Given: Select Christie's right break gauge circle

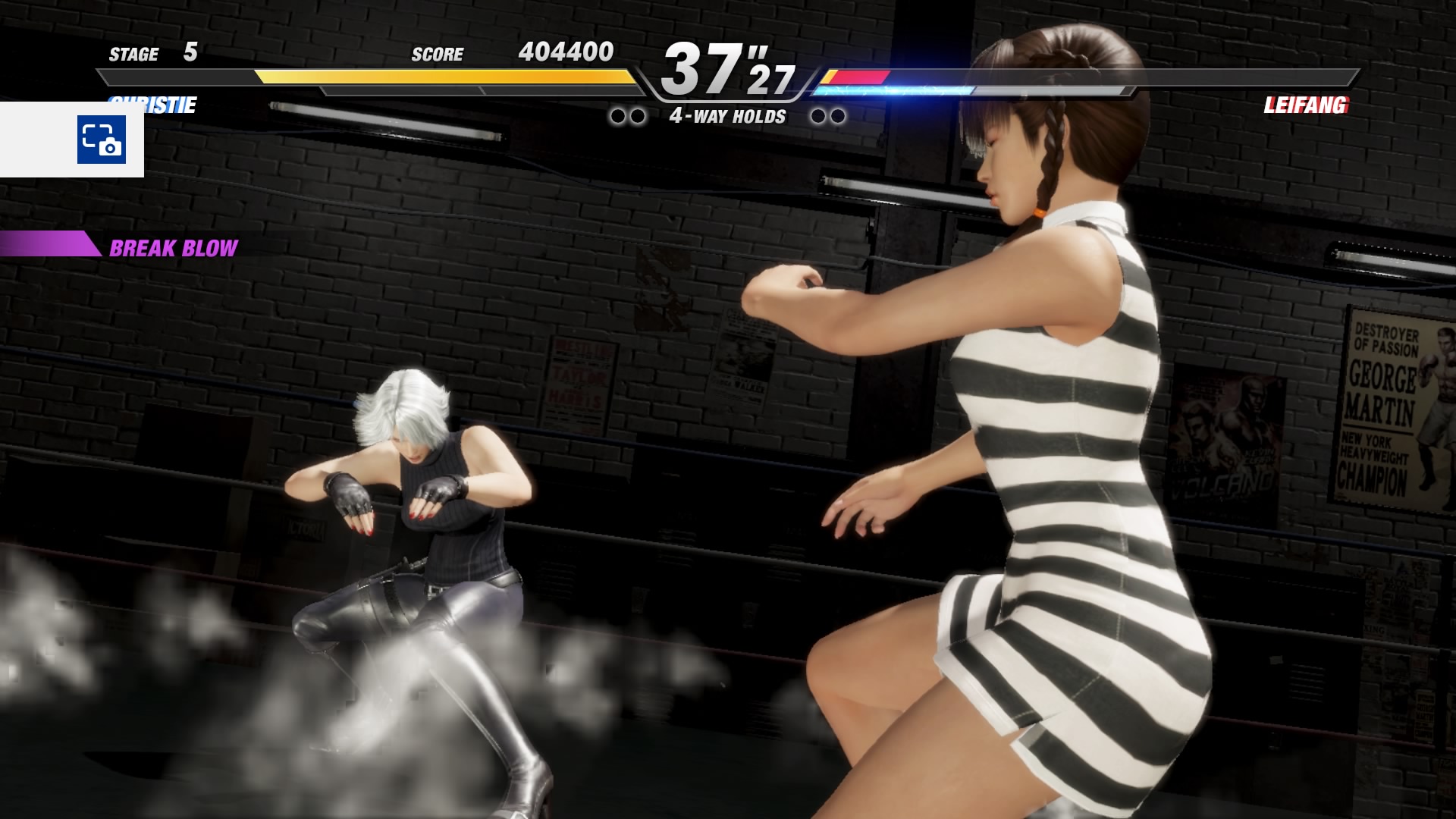Looking at the screenshot, I should click(x=639, y=115).
